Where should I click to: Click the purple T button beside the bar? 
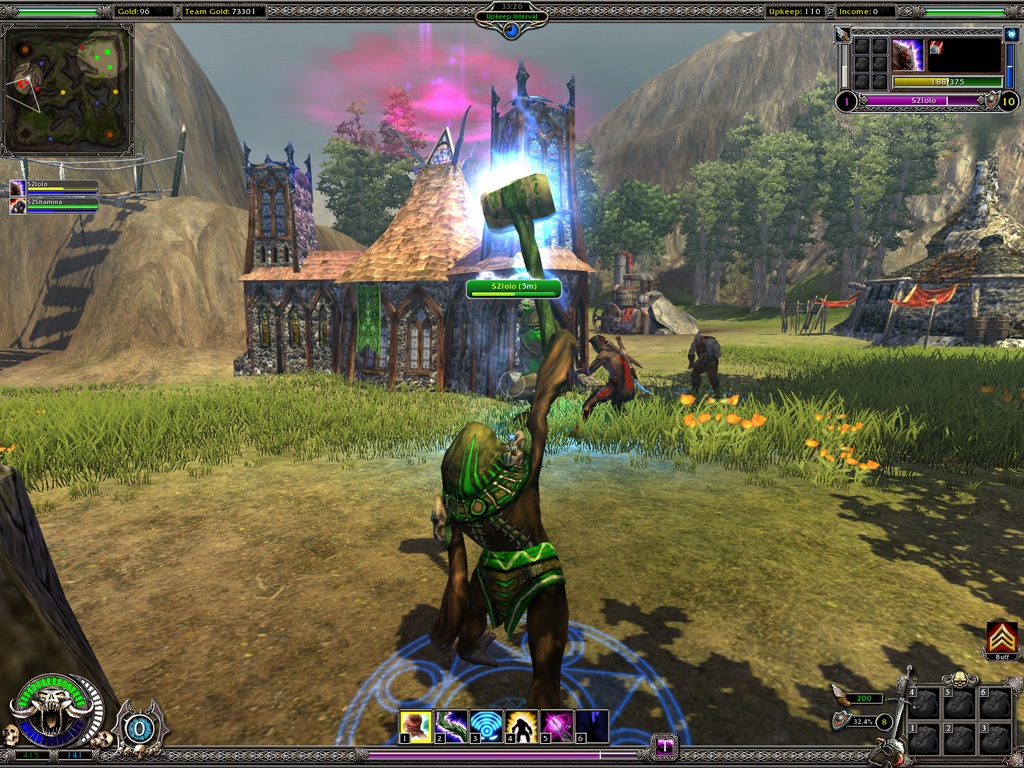(x=664, y=746)
